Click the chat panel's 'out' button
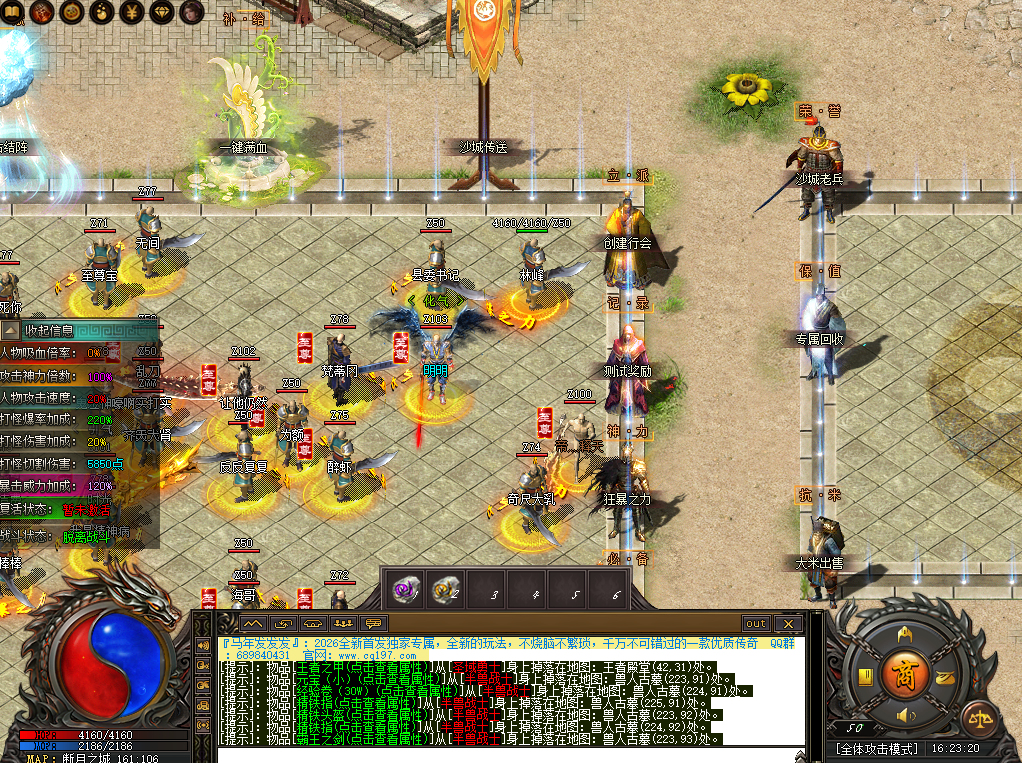 click(756, 623)
